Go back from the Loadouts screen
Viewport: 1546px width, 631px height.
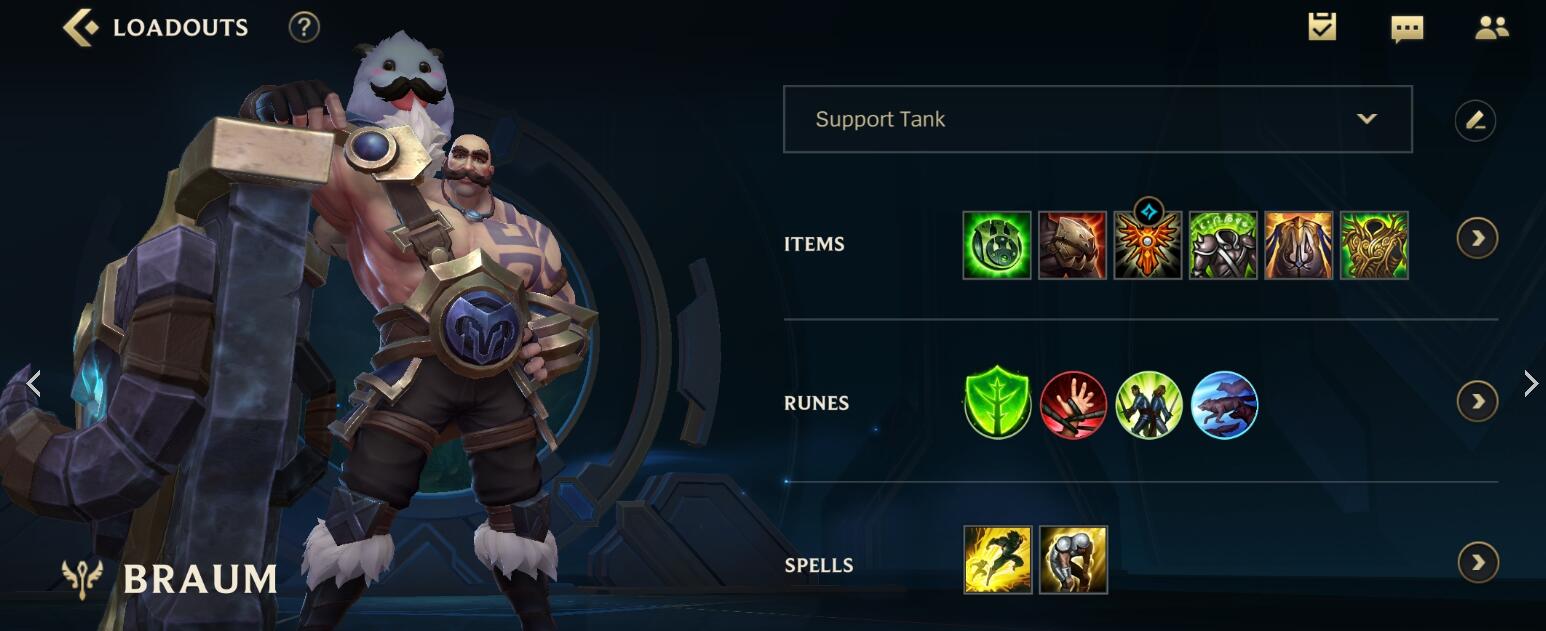pos(81,27)
